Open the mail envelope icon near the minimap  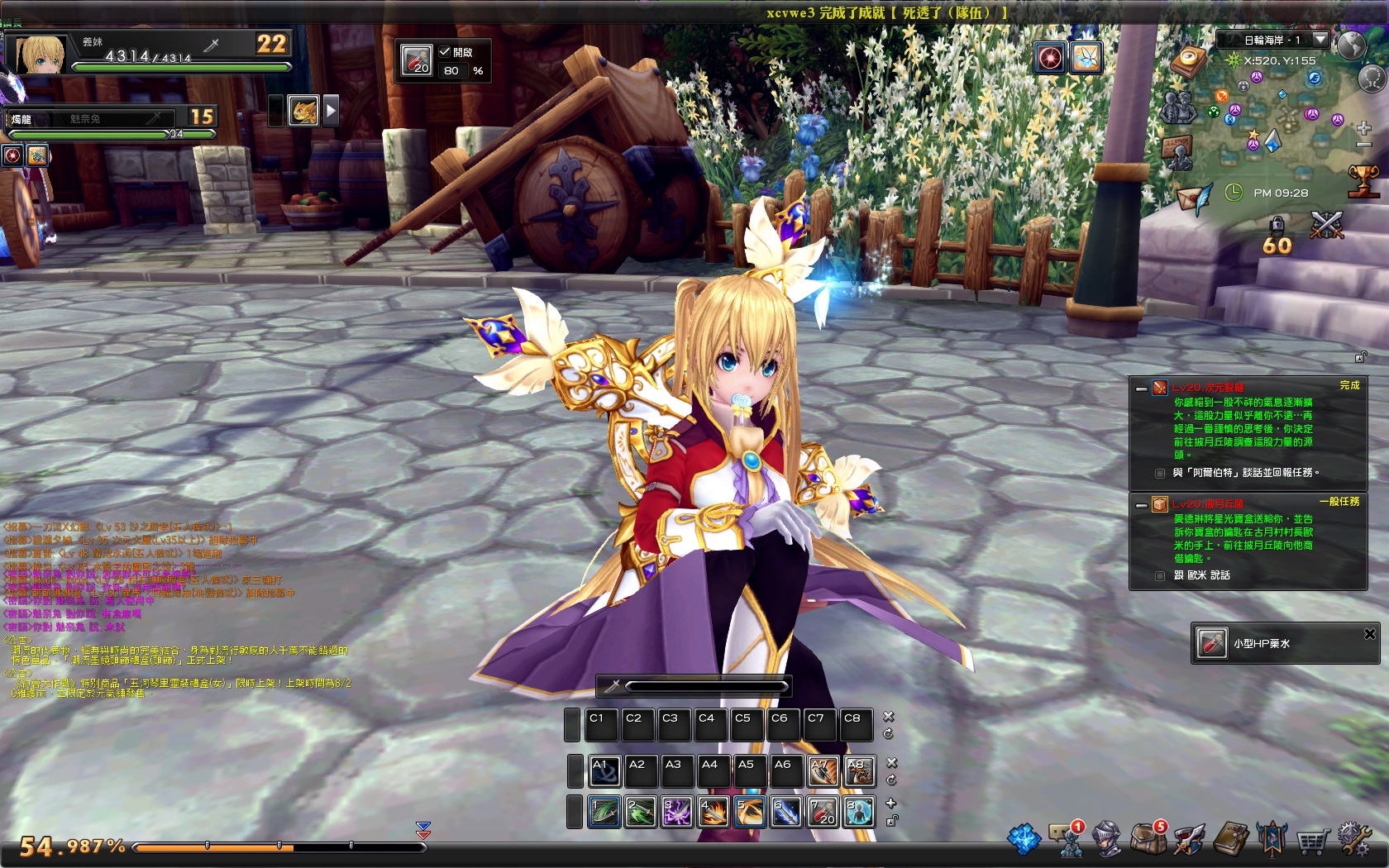click(x=1191, y=200)
